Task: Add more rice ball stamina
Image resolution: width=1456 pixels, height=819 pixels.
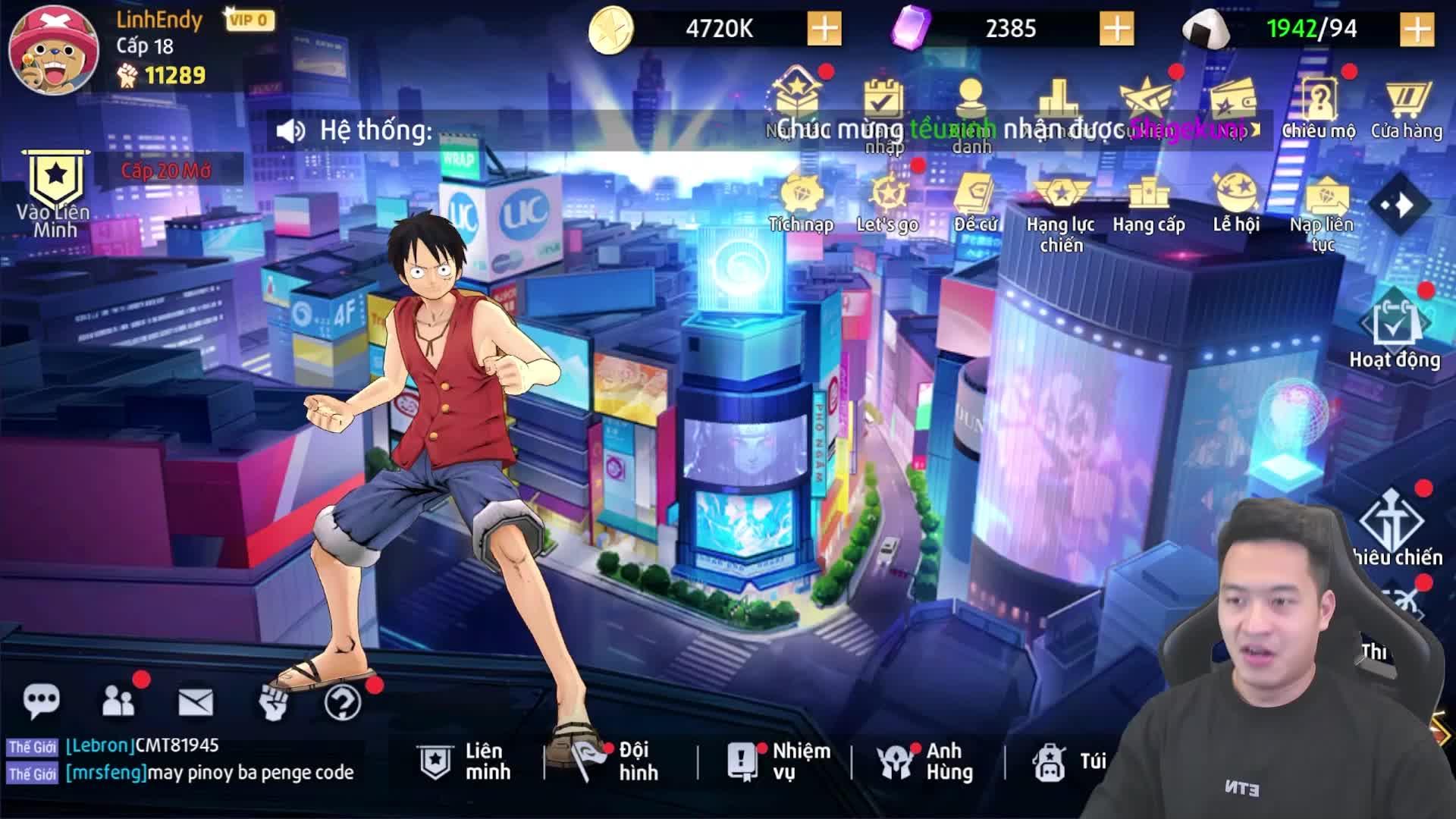Action: pyautogui.click(x=1417, y=29)
